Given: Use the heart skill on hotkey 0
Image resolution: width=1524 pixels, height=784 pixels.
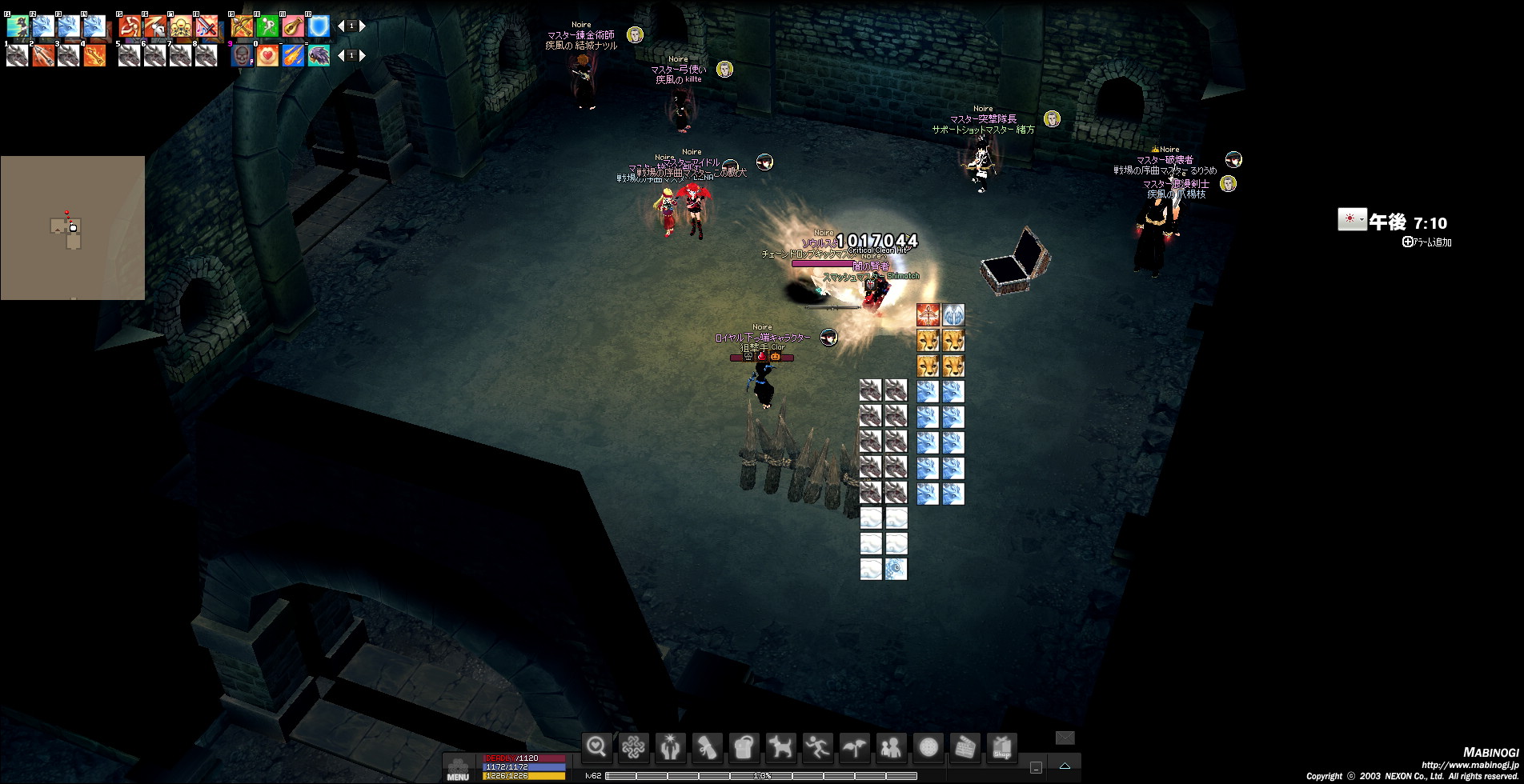Looking at the screenshot, I should [267, 56].
